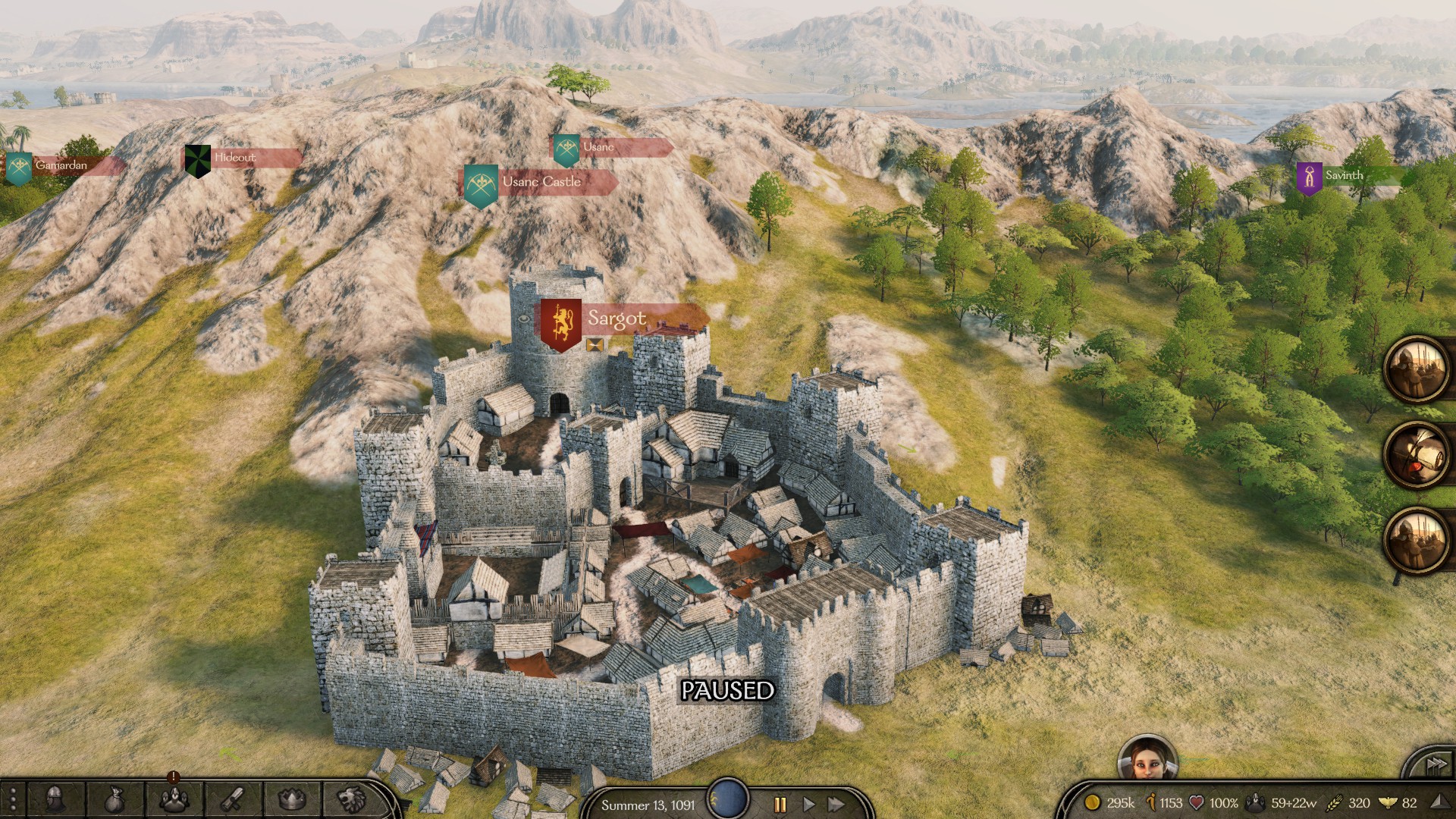Click the lion head icon
This screenshot has width=1456, height=819.
pos(350,799)
